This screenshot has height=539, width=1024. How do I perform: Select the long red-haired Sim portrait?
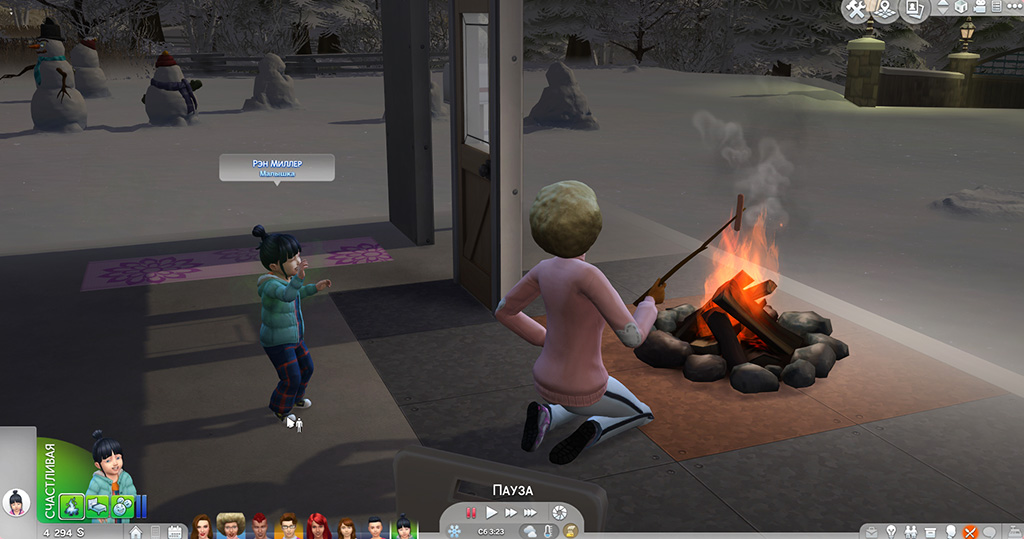pyautogui.click(x=318, y=526)
